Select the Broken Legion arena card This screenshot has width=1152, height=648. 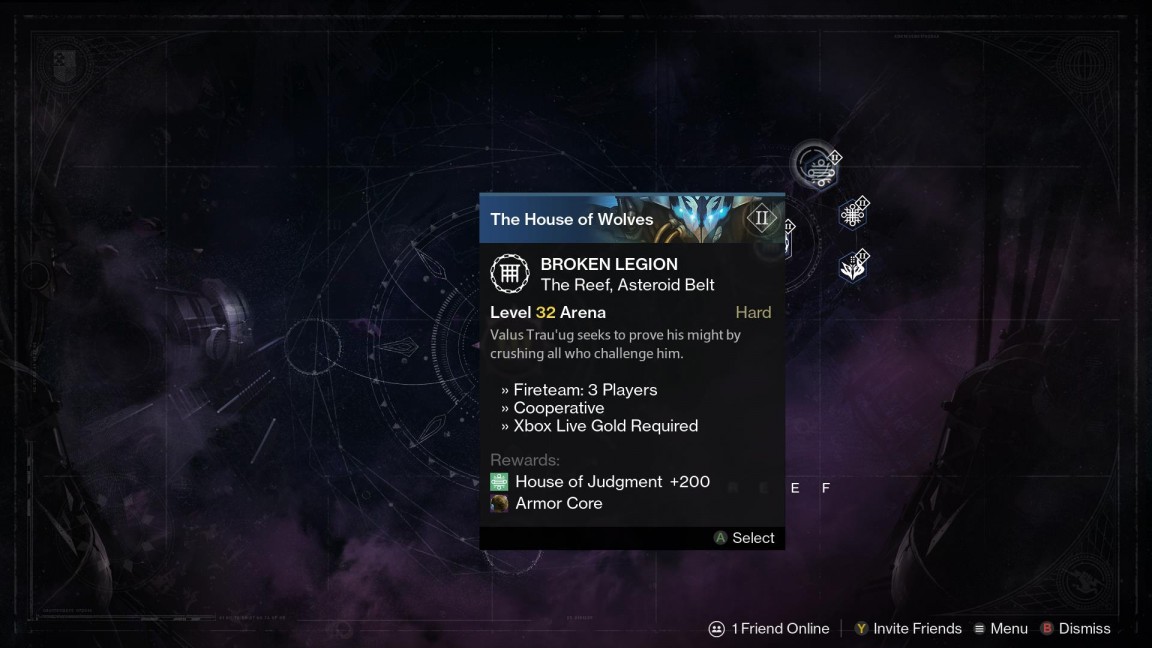[x=631, y=370]
